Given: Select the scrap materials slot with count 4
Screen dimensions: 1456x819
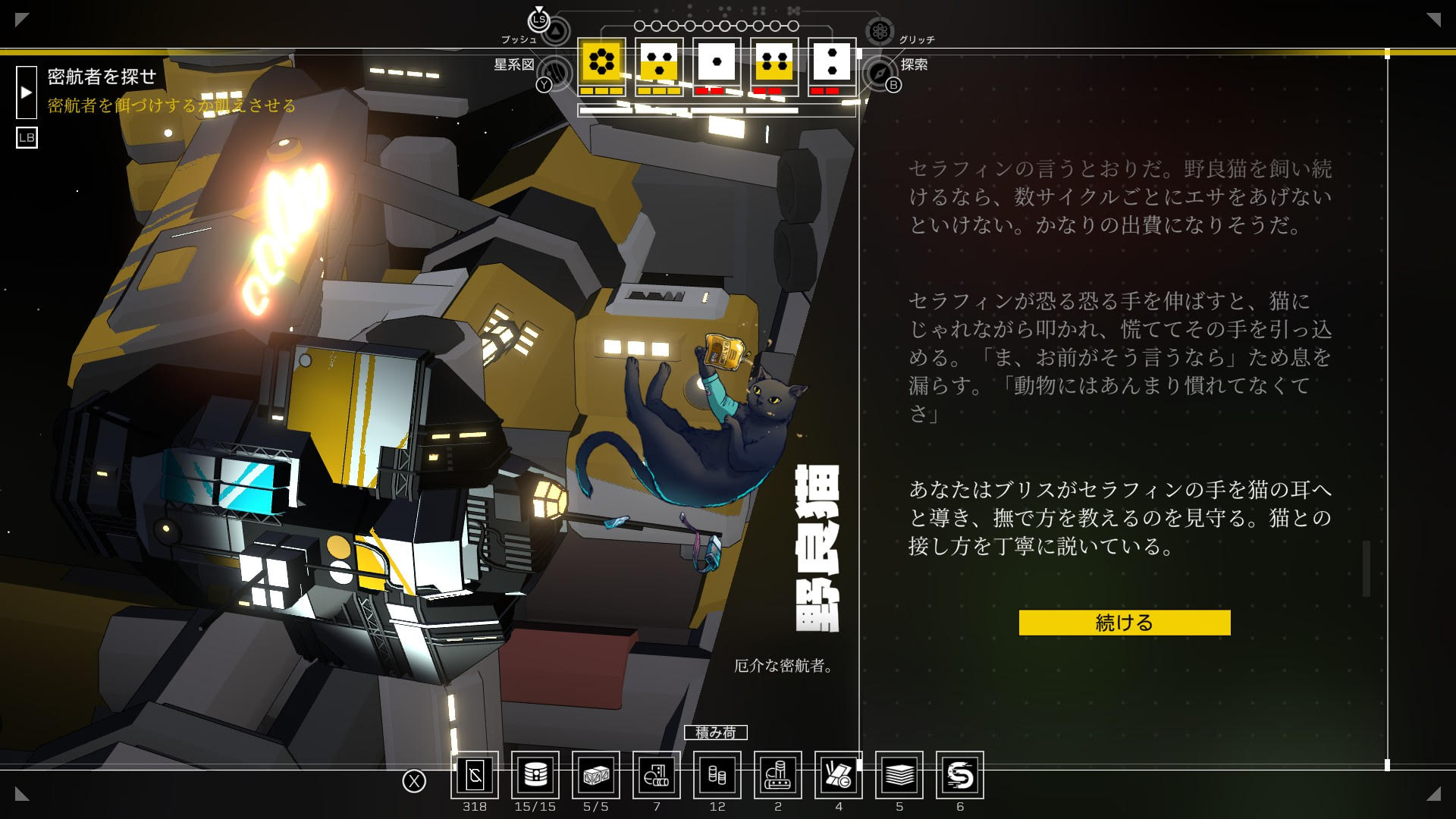Looking at the screenshot, I should click(x=839, y=775).
